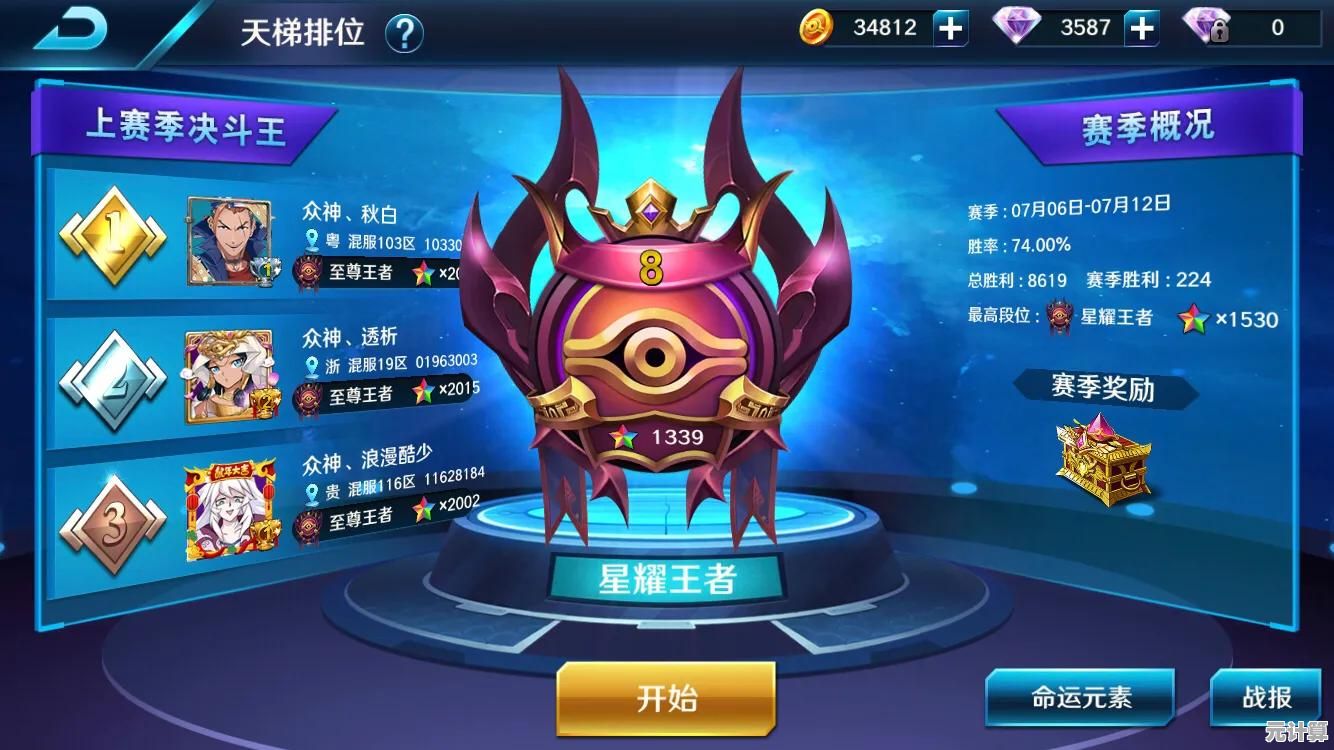Select second-place player 众神、透析
Image resolution: width=1334 pixels, height=750 pixels.
(x=350, y=337)
